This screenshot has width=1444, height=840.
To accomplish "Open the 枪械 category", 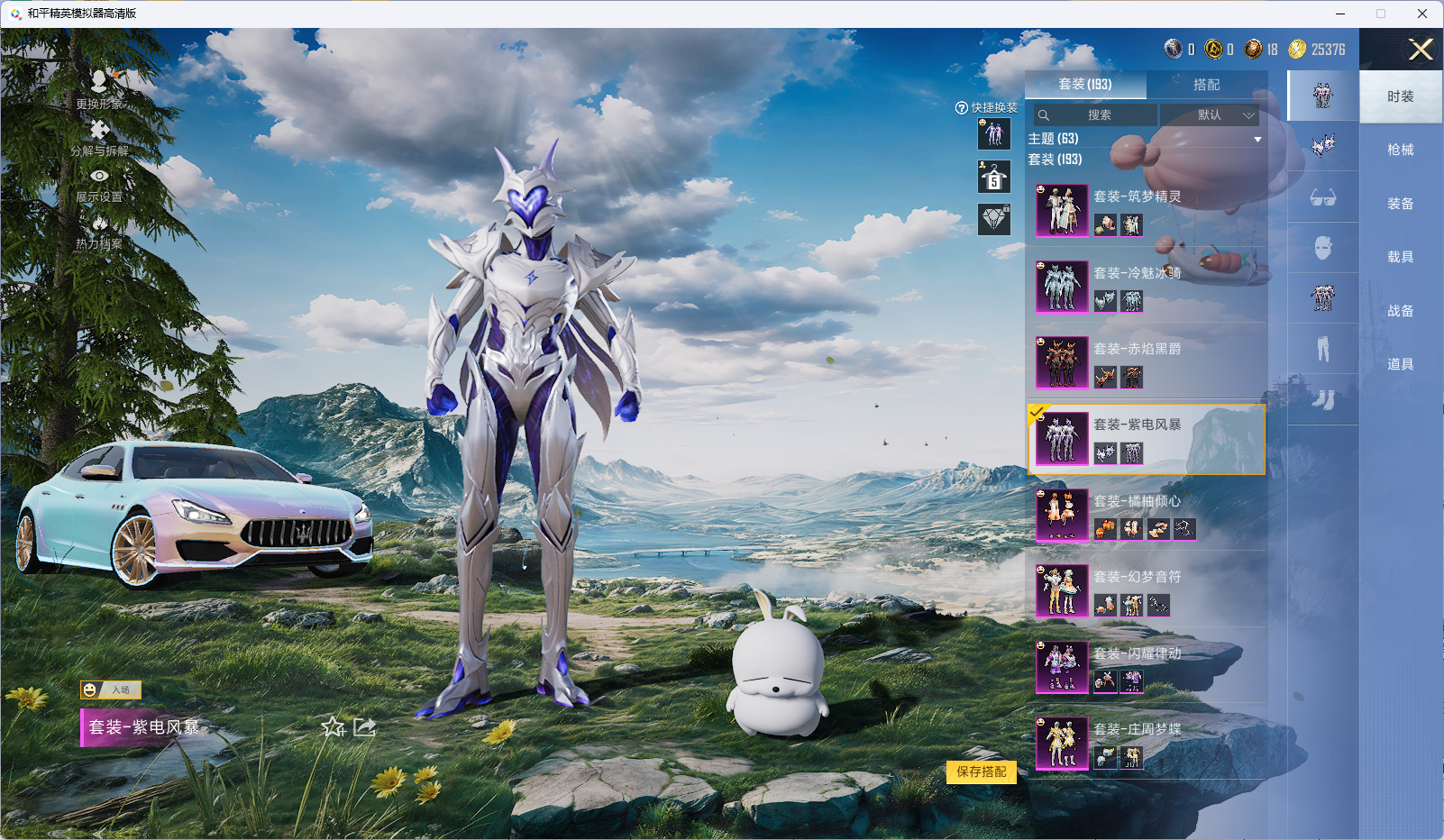I will 1400,150.
